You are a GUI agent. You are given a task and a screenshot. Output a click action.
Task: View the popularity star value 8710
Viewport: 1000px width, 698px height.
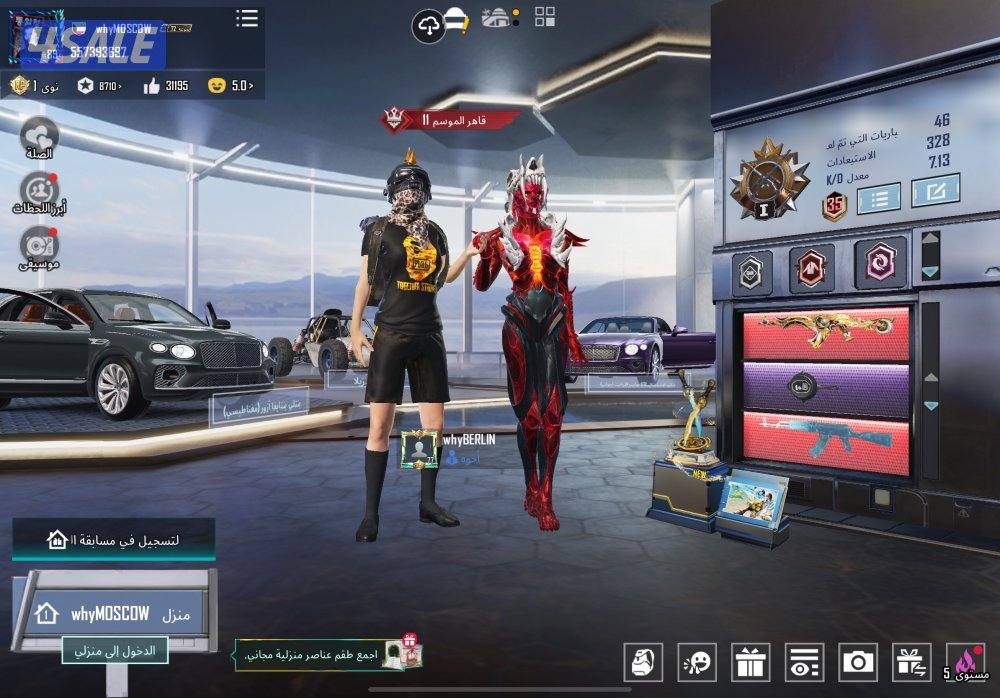(x=100, y=86)
